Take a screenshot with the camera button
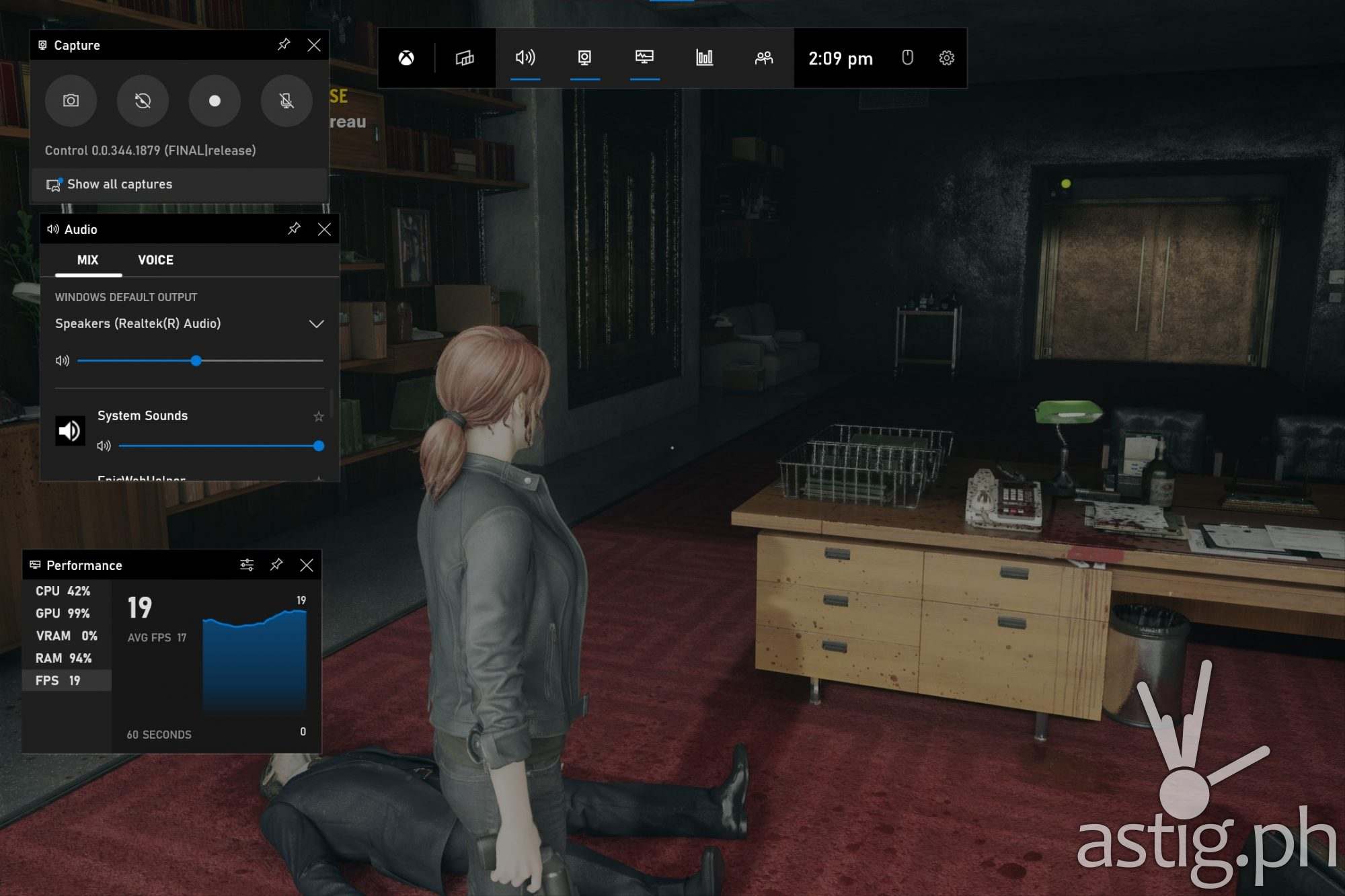This screenshot has width=1345, height=896. [71, 101]
